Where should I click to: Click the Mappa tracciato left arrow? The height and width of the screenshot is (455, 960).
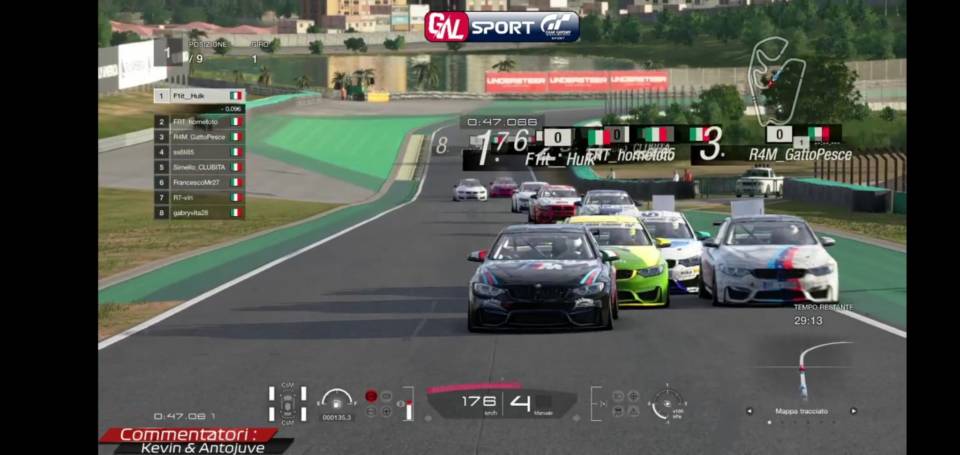pyautogui.click(x=747, y=411)
